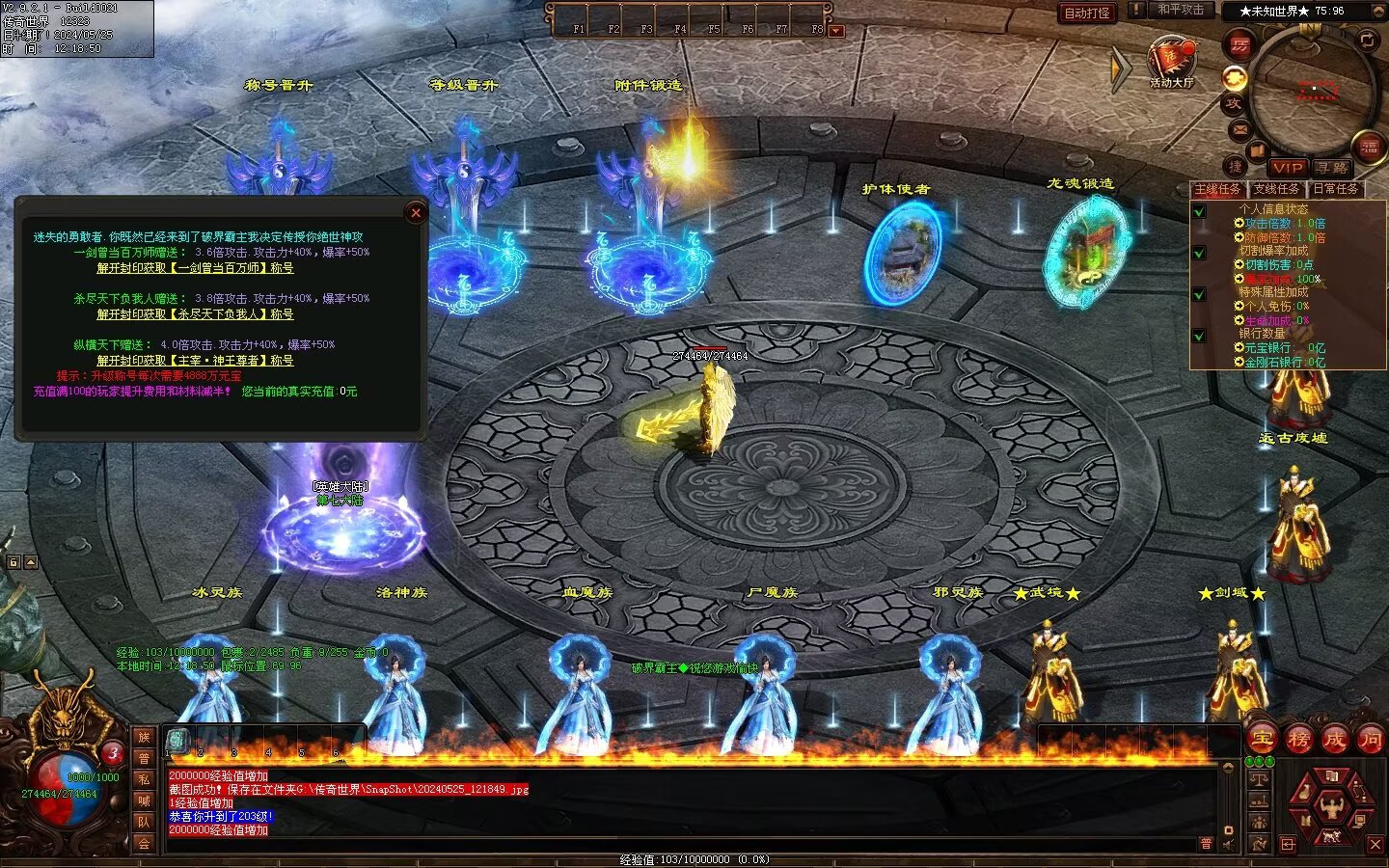Unseal the 一剑曾当百万师 title link
Viewport: 1389px width, 868px height.
click(x=195, y=268)
